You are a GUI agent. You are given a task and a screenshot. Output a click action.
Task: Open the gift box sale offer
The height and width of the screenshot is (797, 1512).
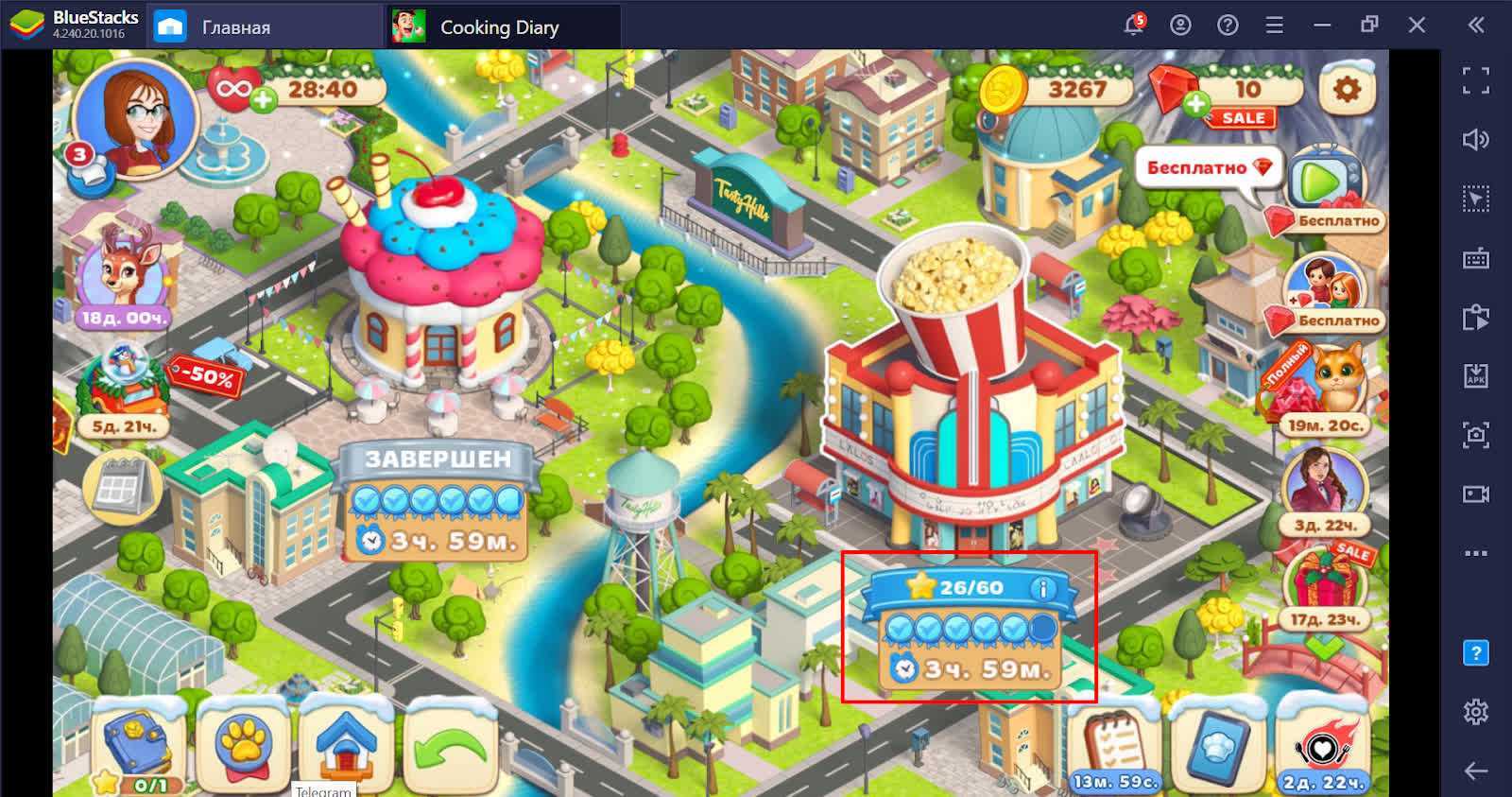(1325, 581)
